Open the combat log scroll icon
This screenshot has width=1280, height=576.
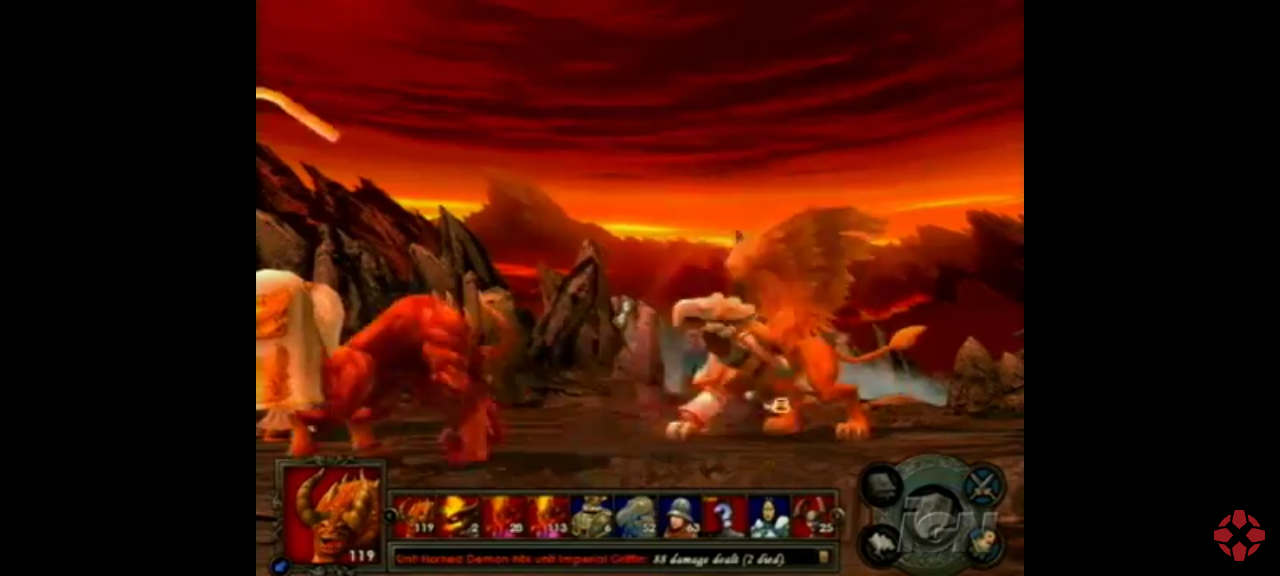[824, 557]
